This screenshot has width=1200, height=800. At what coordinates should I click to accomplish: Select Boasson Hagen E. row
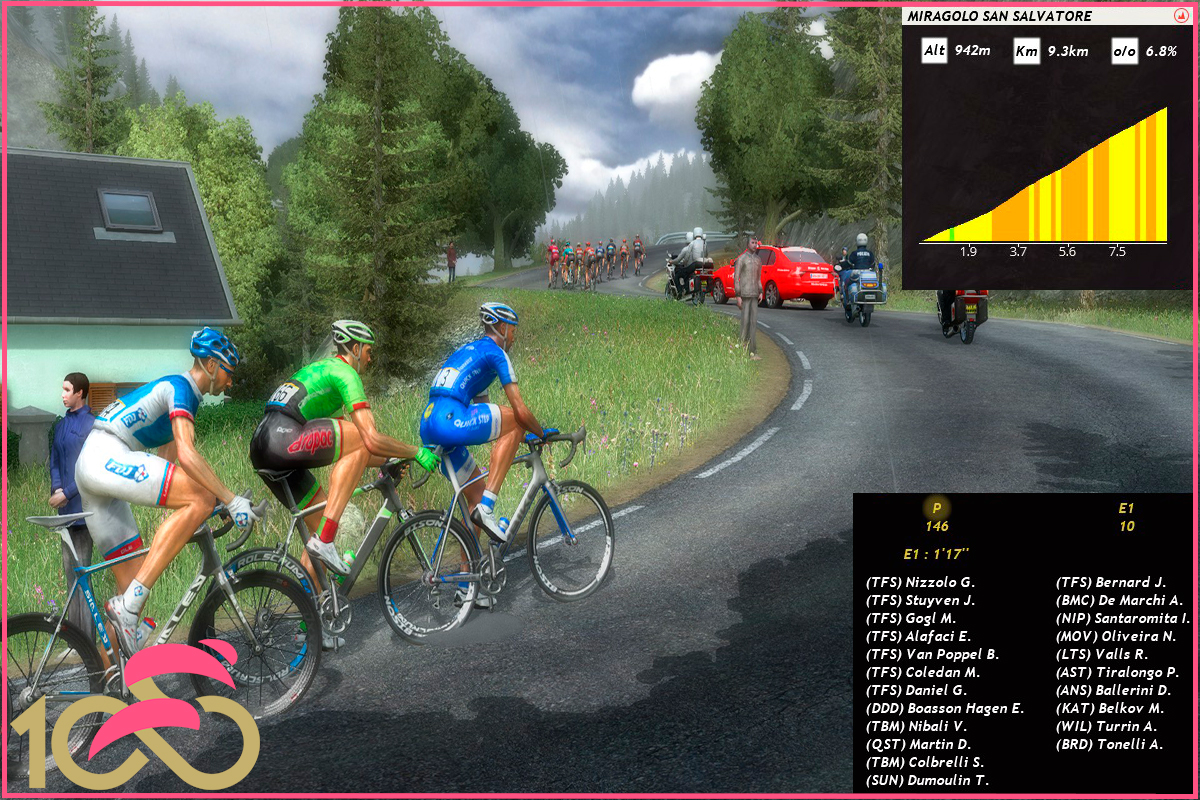coord(945,708)
